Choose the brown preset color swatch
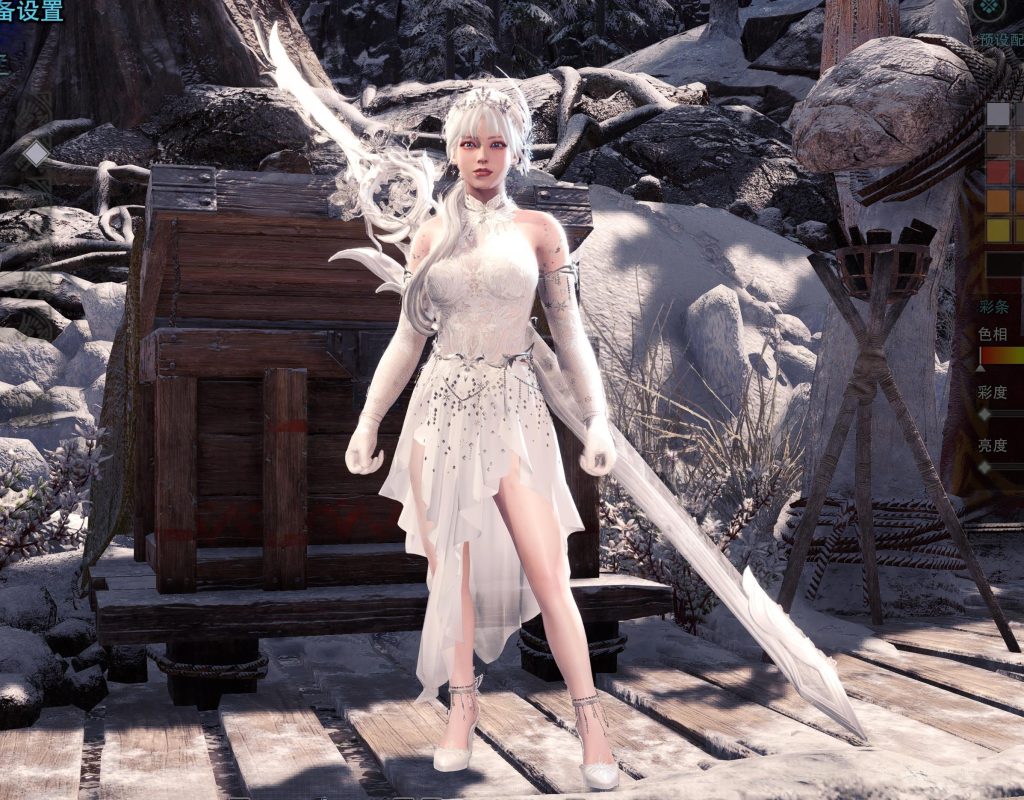 pos(998,143)
